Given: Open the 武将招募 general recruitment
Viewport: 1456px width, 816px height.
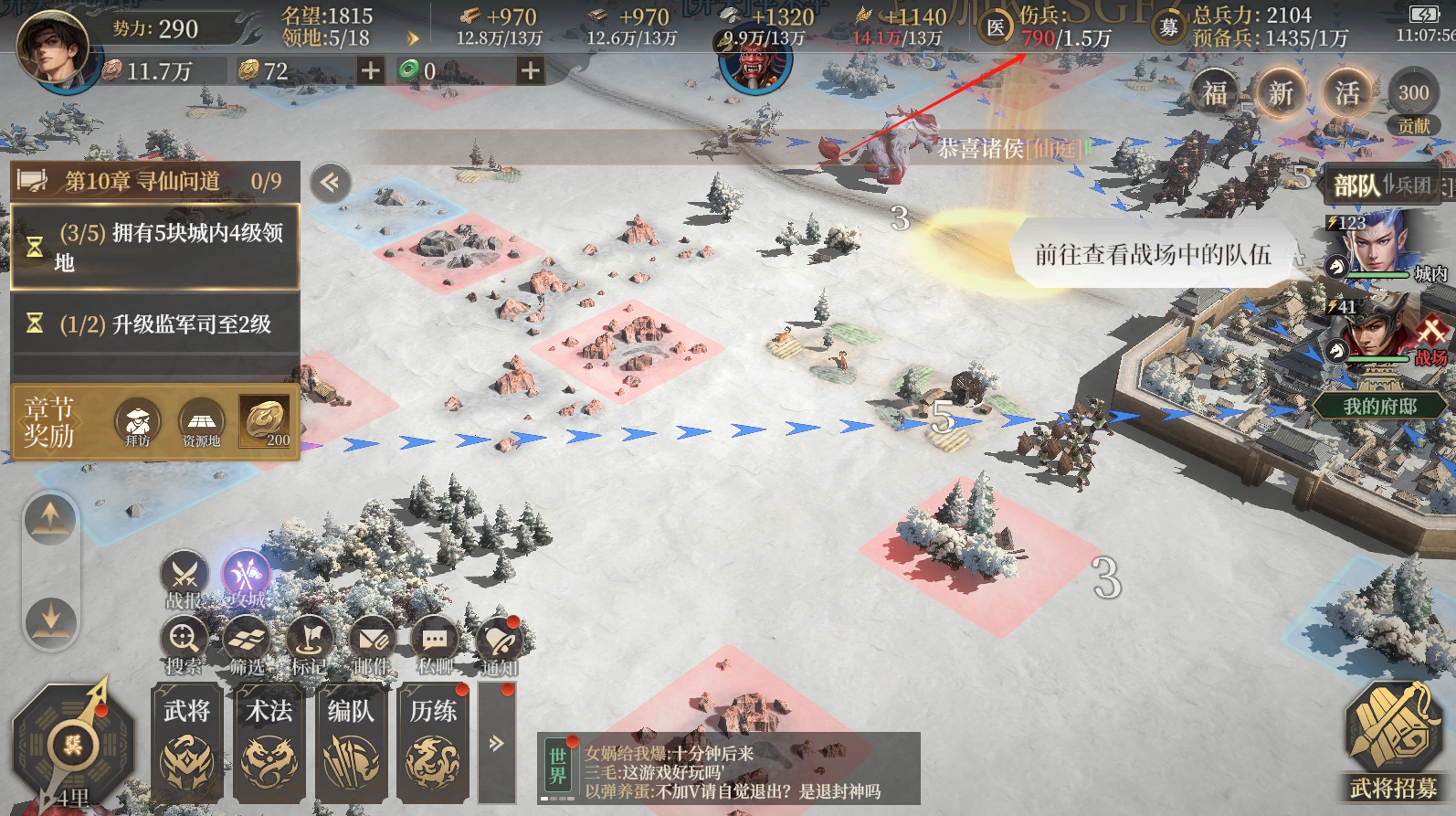Looking at the screenshot, I should [x=1393, y=740].
